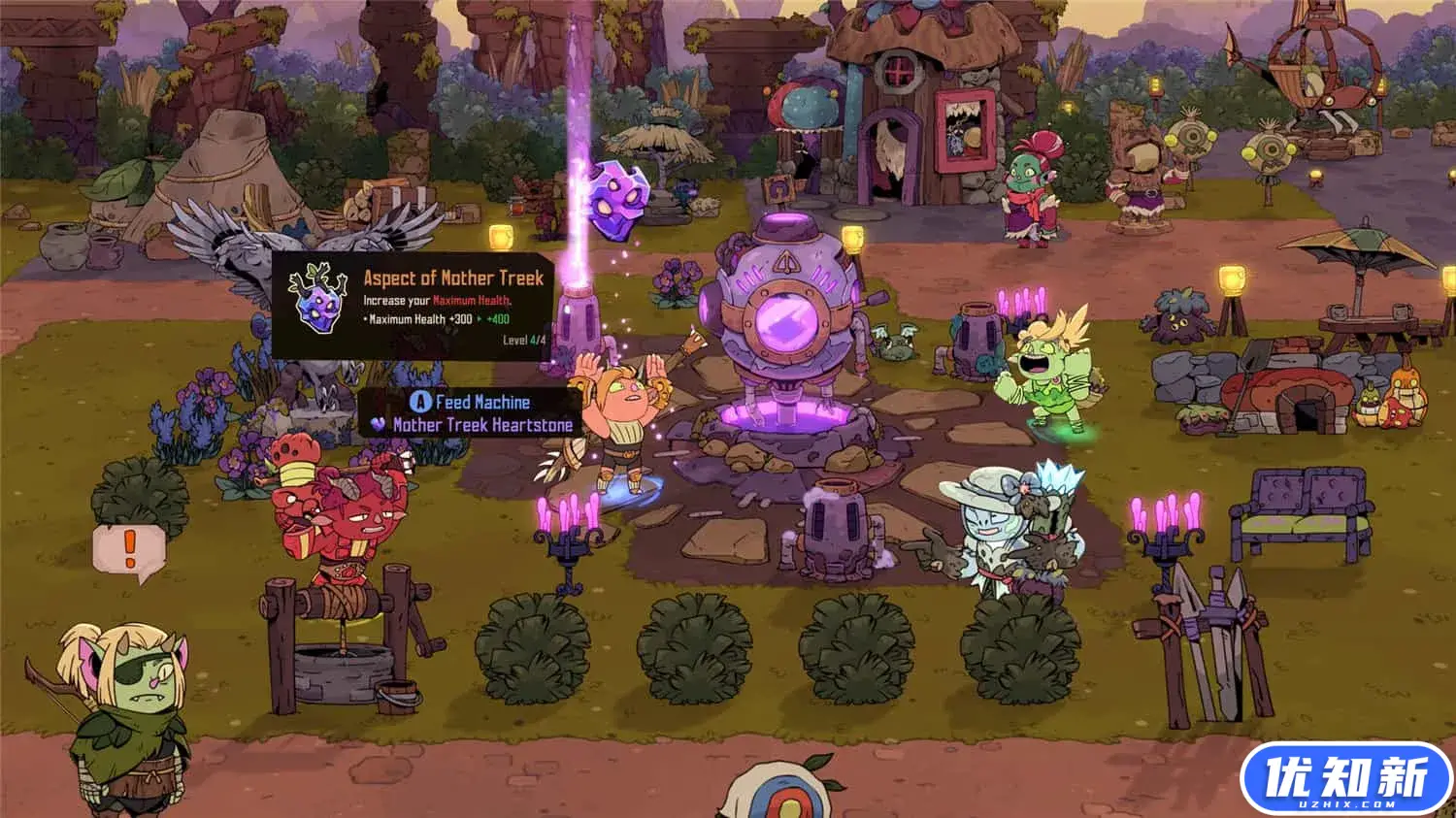Click the 优知新 watermark logo
Screen dimensions: 1456x818
point(1345,777)
